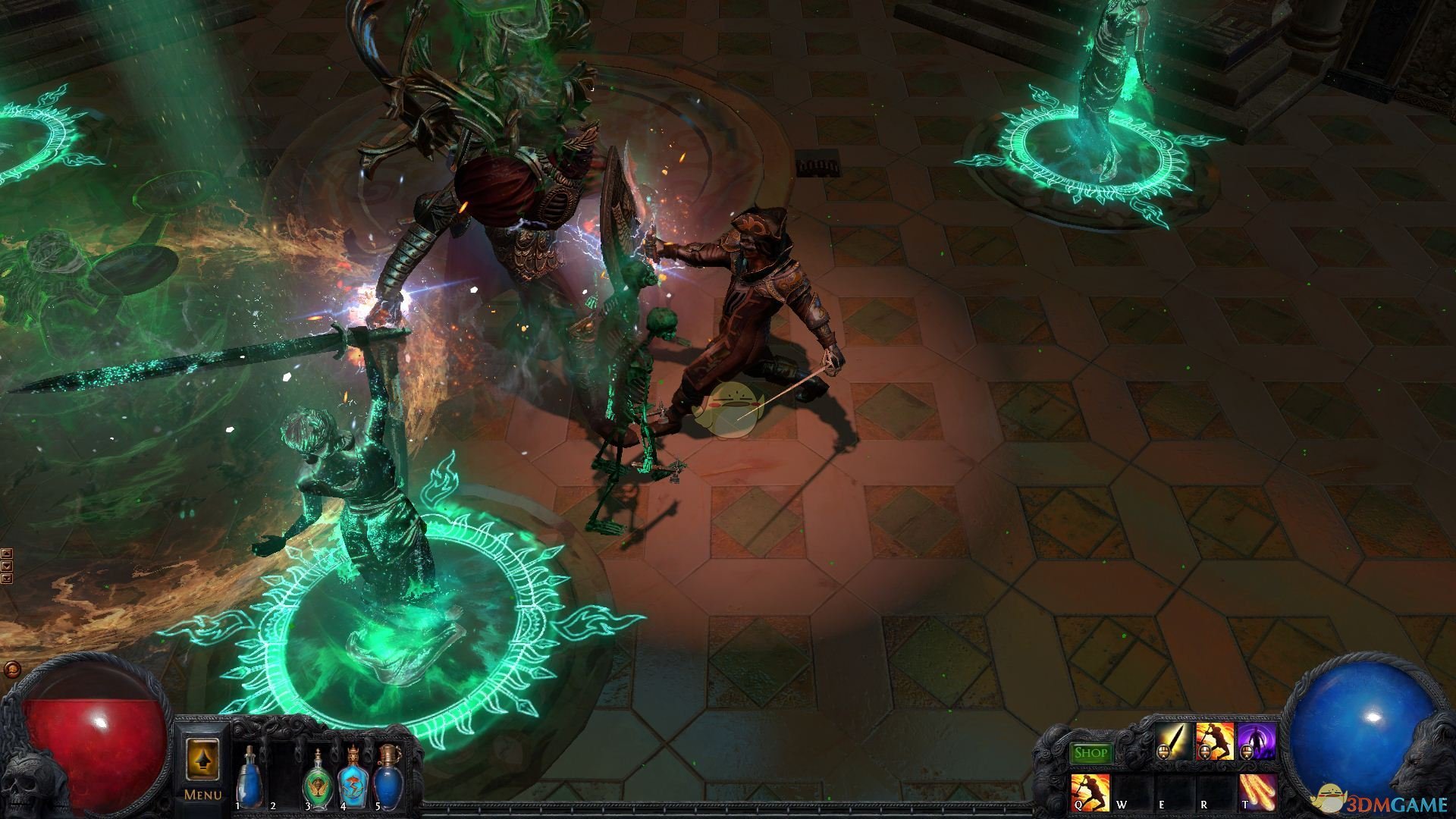The width and height of the screenshot is (1456, 819).
Task: Use the blue mana flask in slot 1
Action: coord(249,777)
